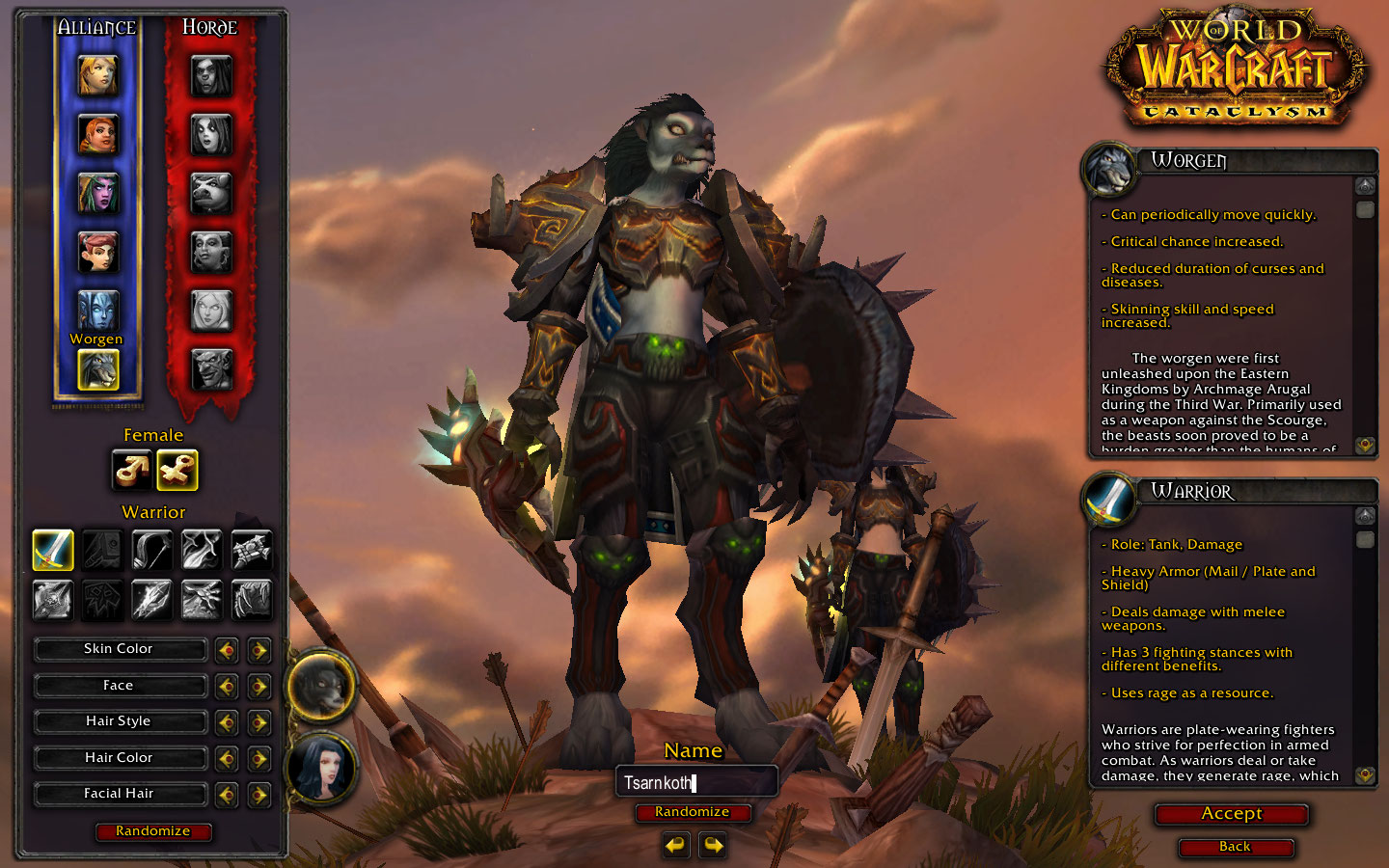Choose the Hunter class bow icon
Screen dimensions: 1389x868
tap(151, 550)
